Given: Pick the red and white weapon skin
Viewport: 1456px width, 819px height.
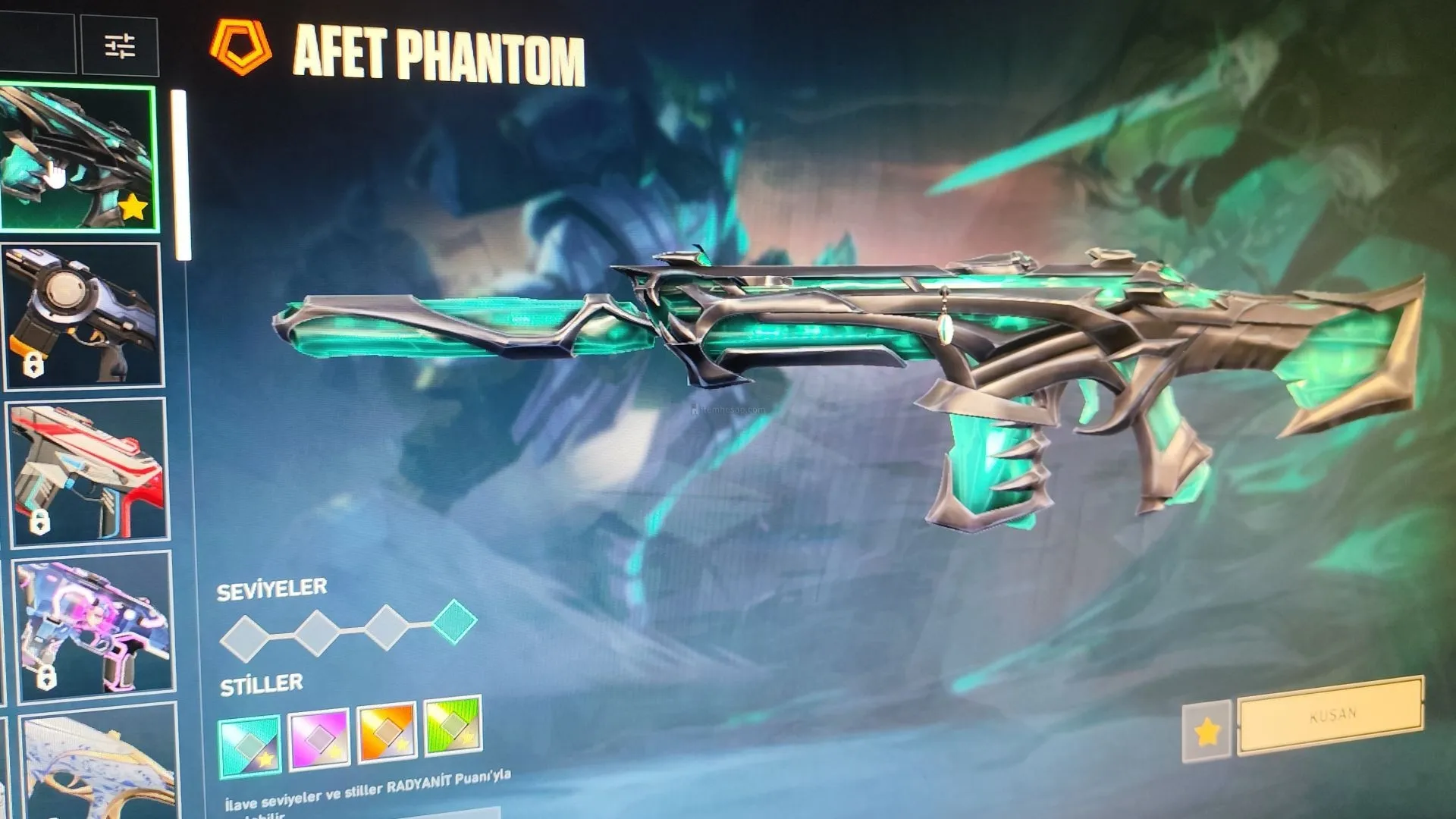Looking at the screenshot, I should pyautogui.click(x=87, y=471).
